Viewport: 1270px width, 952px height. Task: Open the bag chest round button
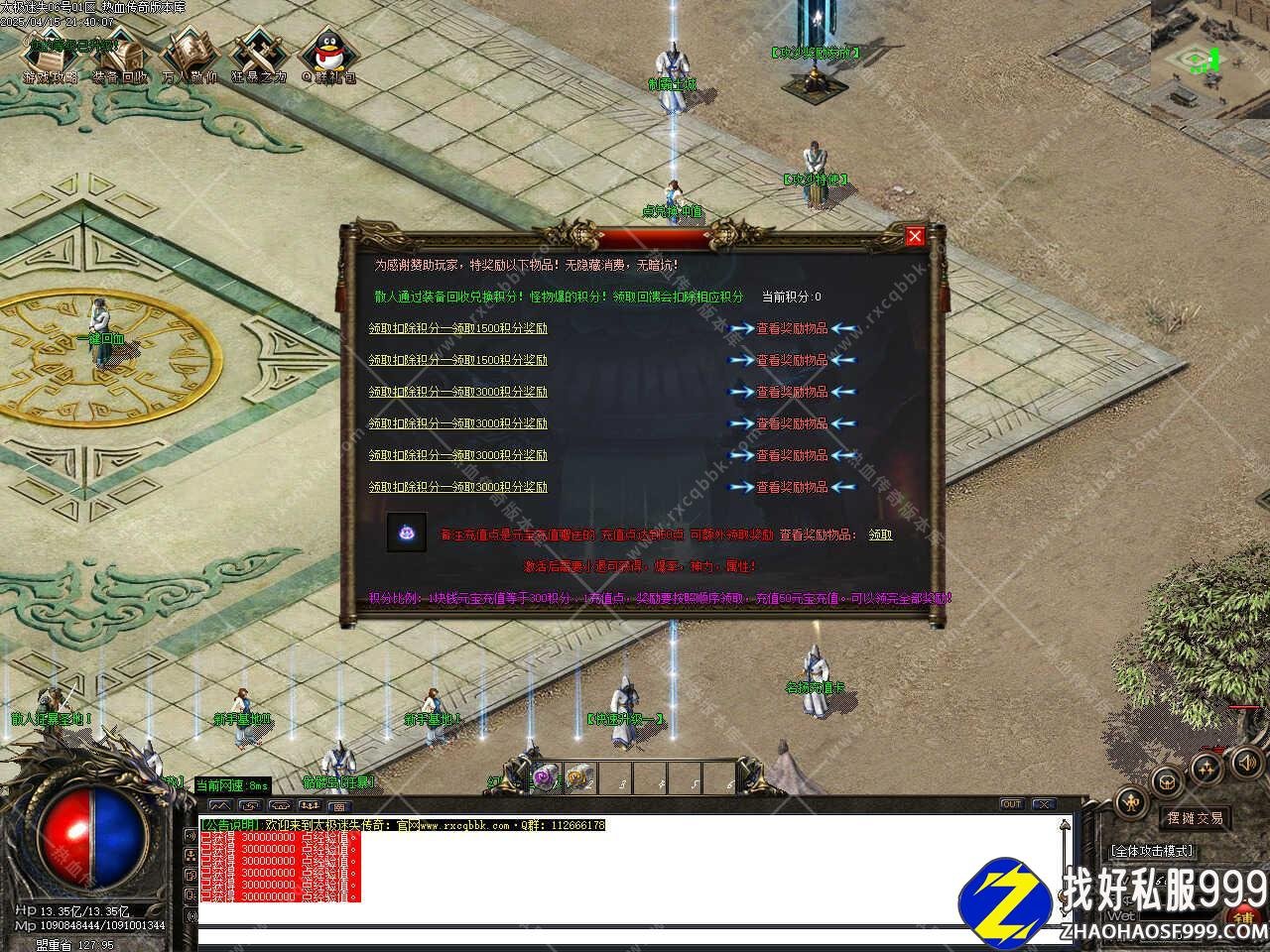pyautogui.click(x=1168, y=779)
